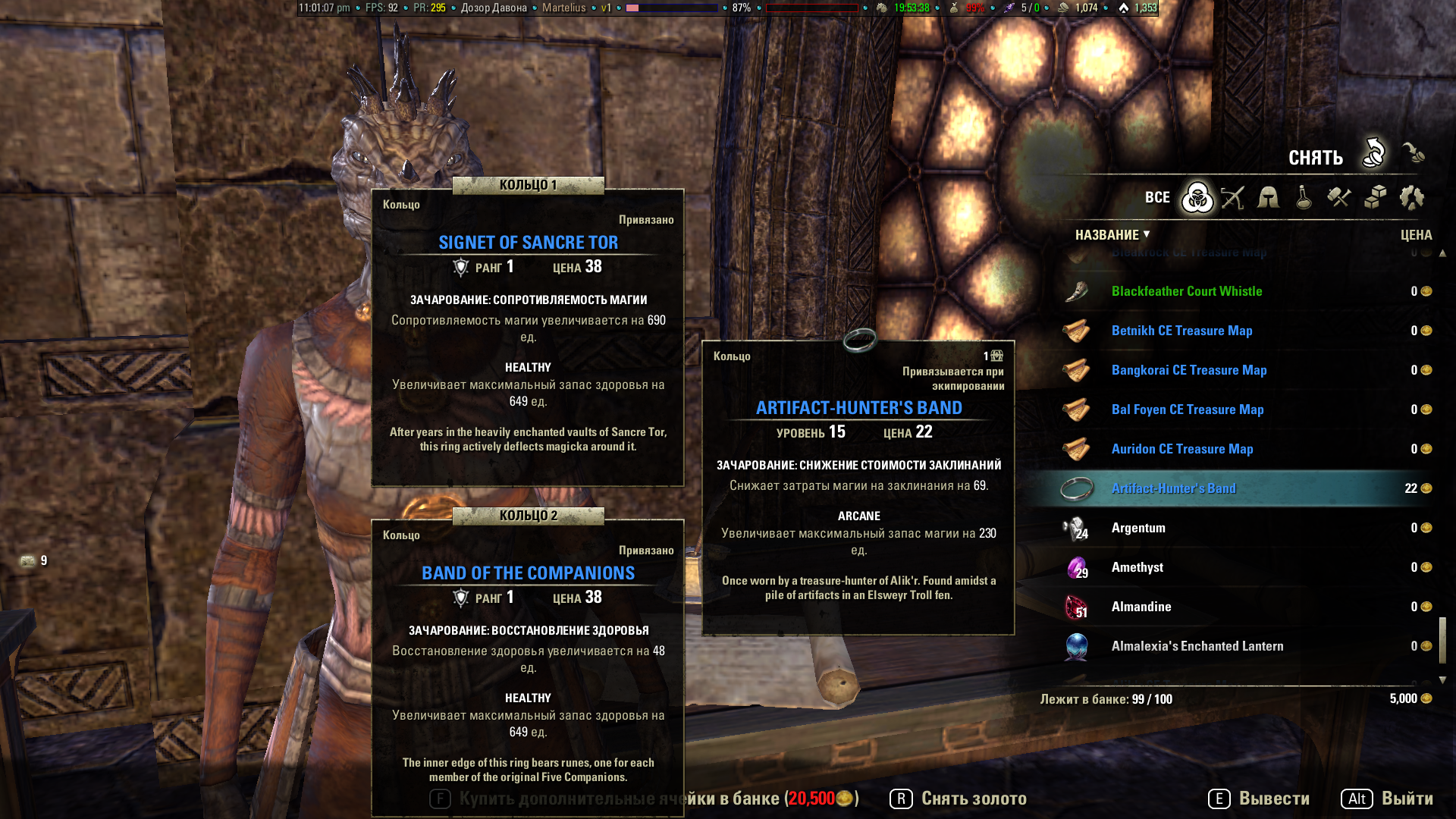The height and width of the screenshot is (819, 1456).
Task: Select Bal Foyen CE Treasure Map
Action: coord(1187,409)
